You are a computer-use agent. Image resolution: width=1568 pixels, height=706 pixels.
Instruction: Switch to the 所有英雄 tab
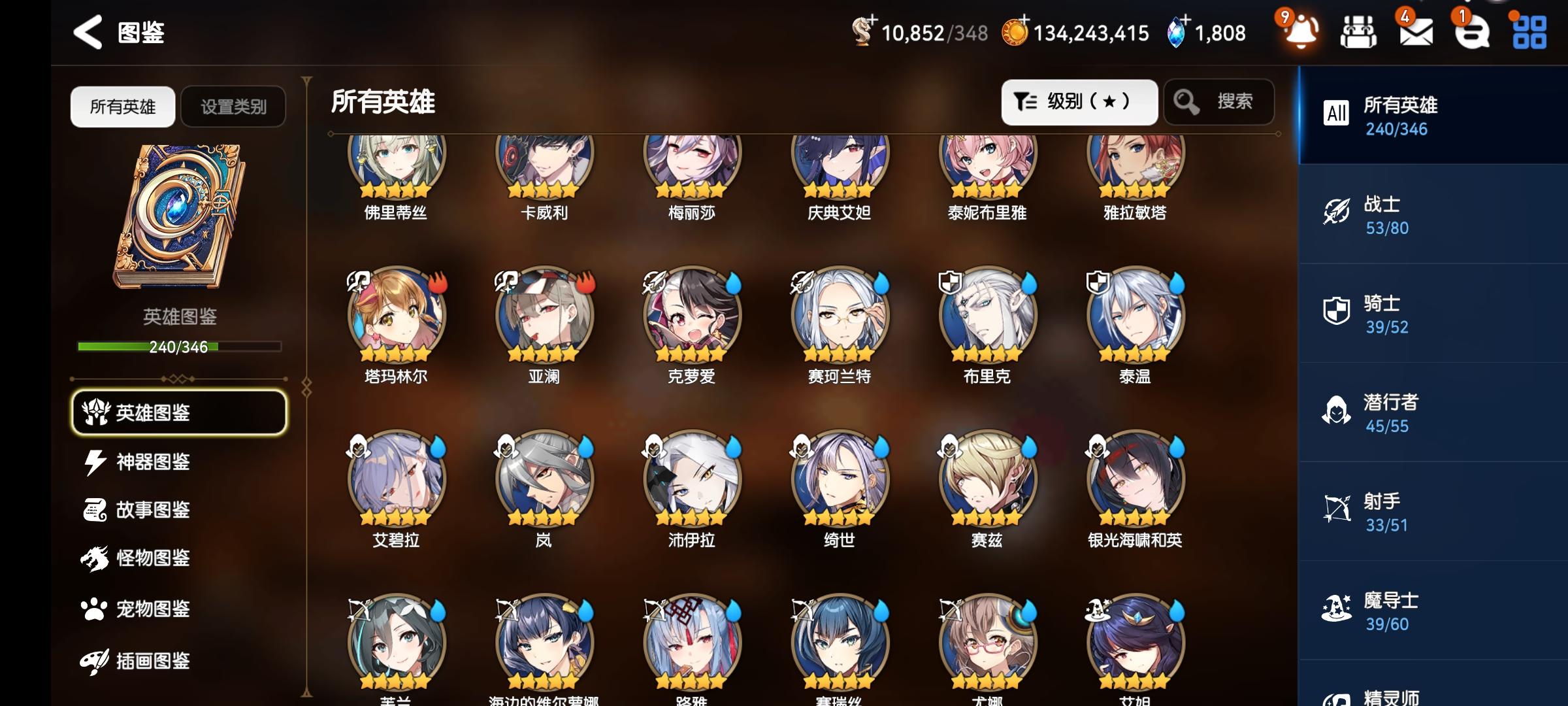click(x=122, y=106)
